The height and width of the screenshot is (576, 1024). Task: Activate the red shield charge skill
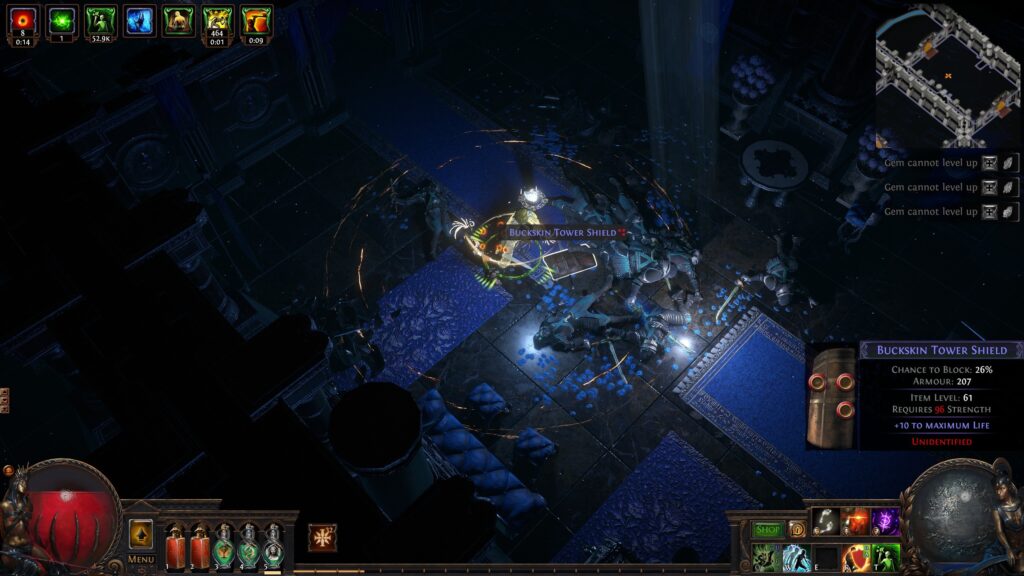[x=855, y=557]
